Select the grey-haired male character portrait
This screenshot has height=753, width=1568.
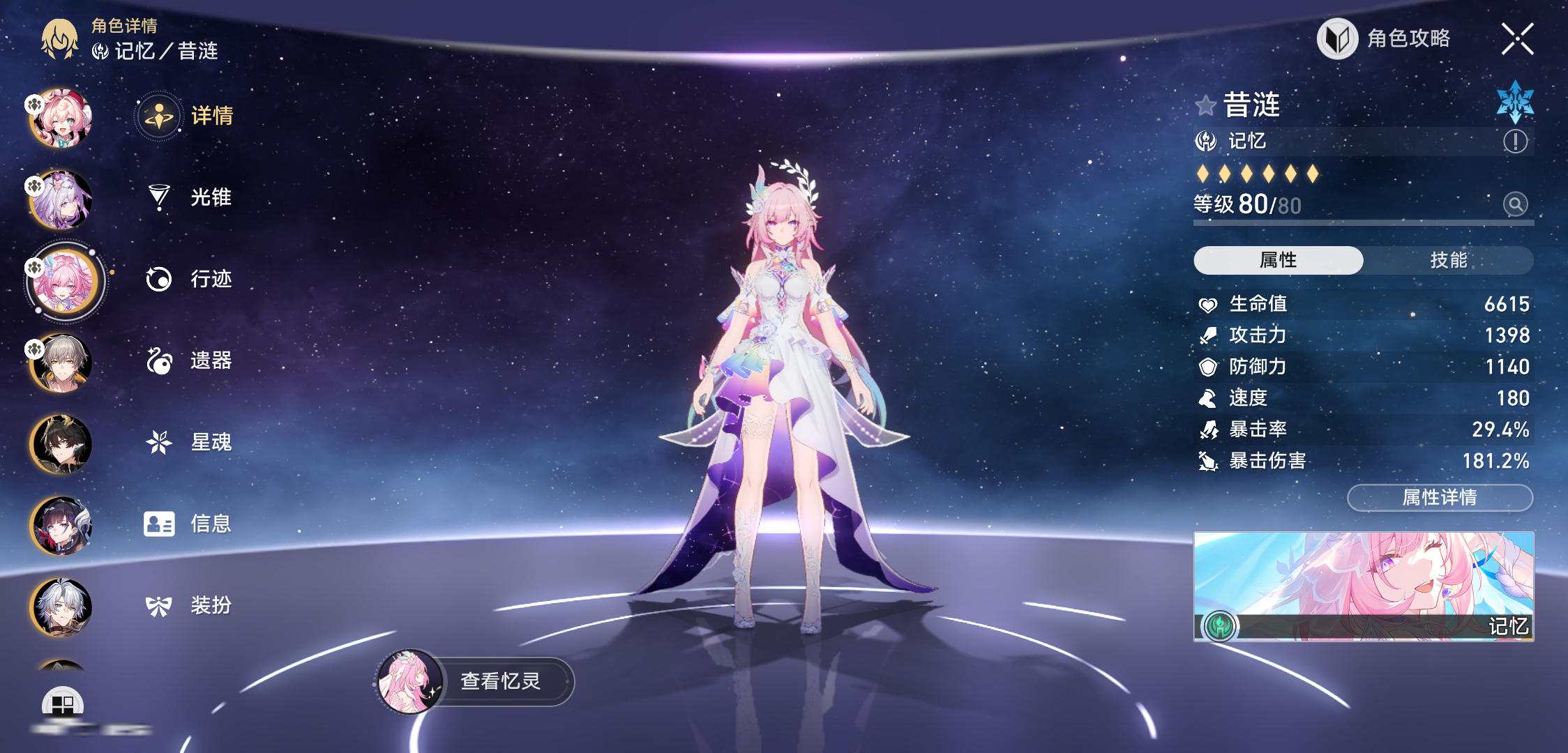click(61, 363)
